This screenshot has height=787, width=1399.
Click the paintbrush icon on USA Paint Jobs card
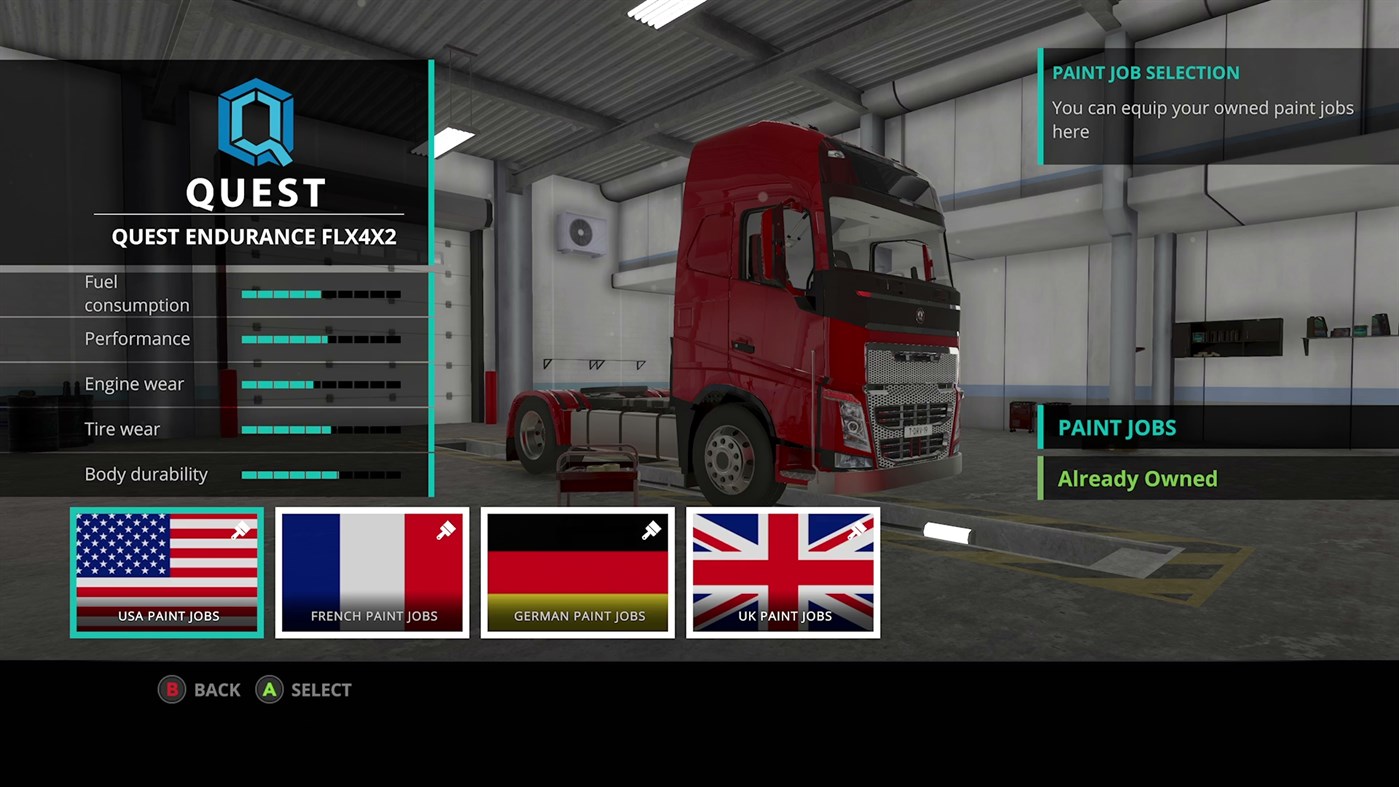coord(240,531)
